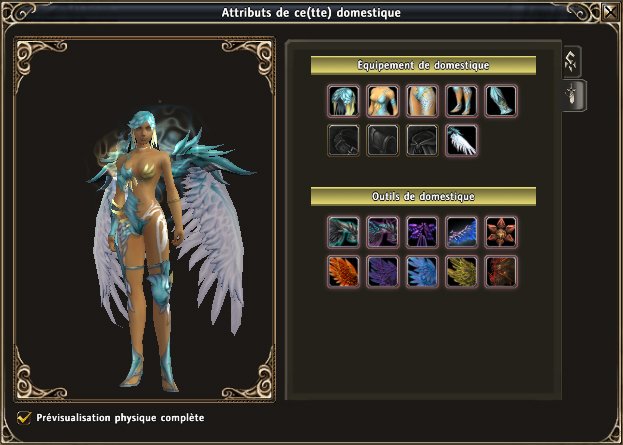
Task: Select the teal hair equipment slot
Action: (x=343, y=102)
